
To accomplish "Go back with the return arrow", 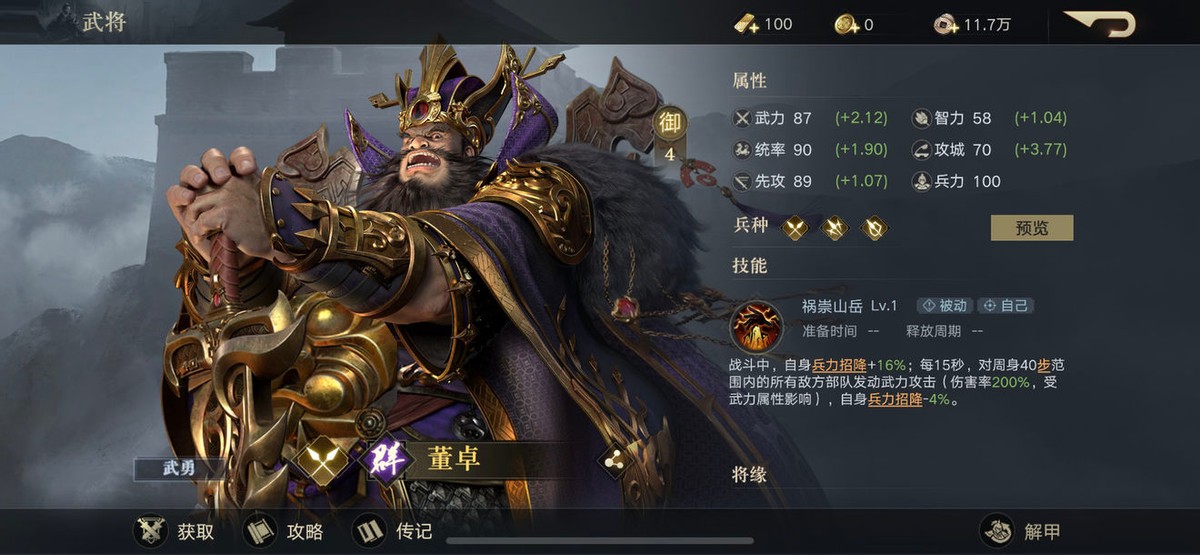I will 1099,24.
